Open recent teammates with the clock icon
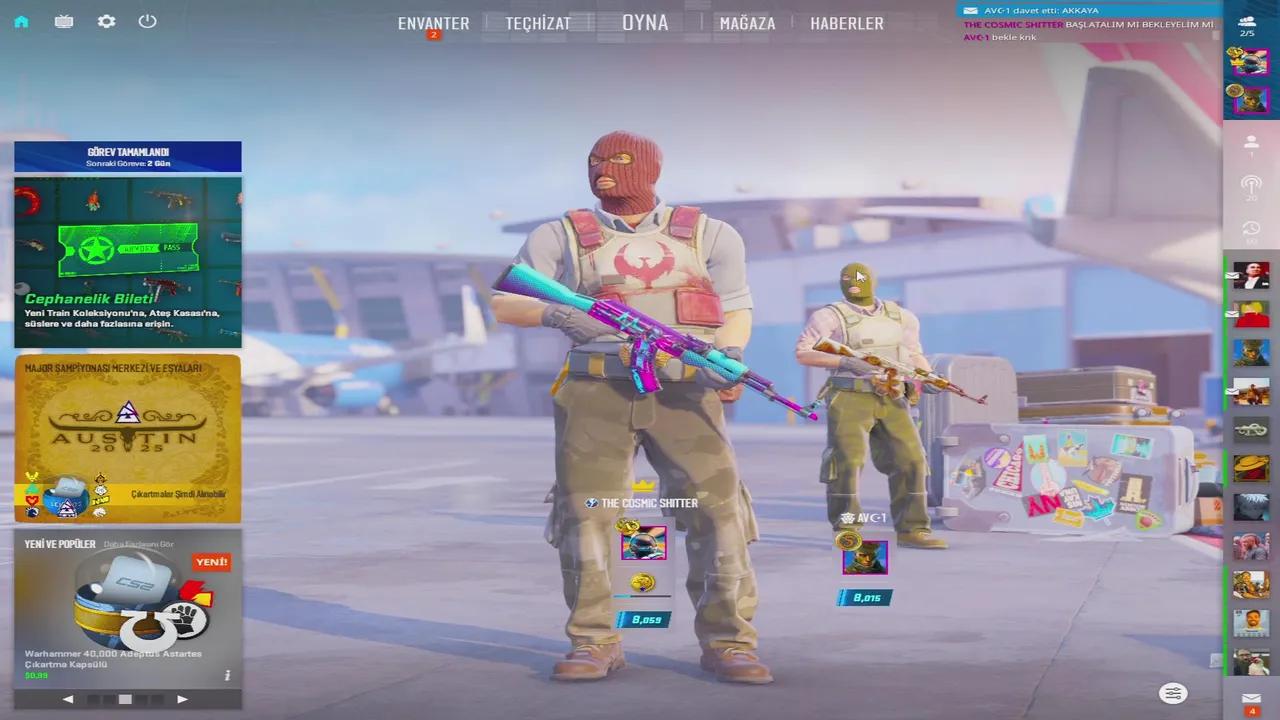This screenshot has height=720, width=1280. (1251, 228)
